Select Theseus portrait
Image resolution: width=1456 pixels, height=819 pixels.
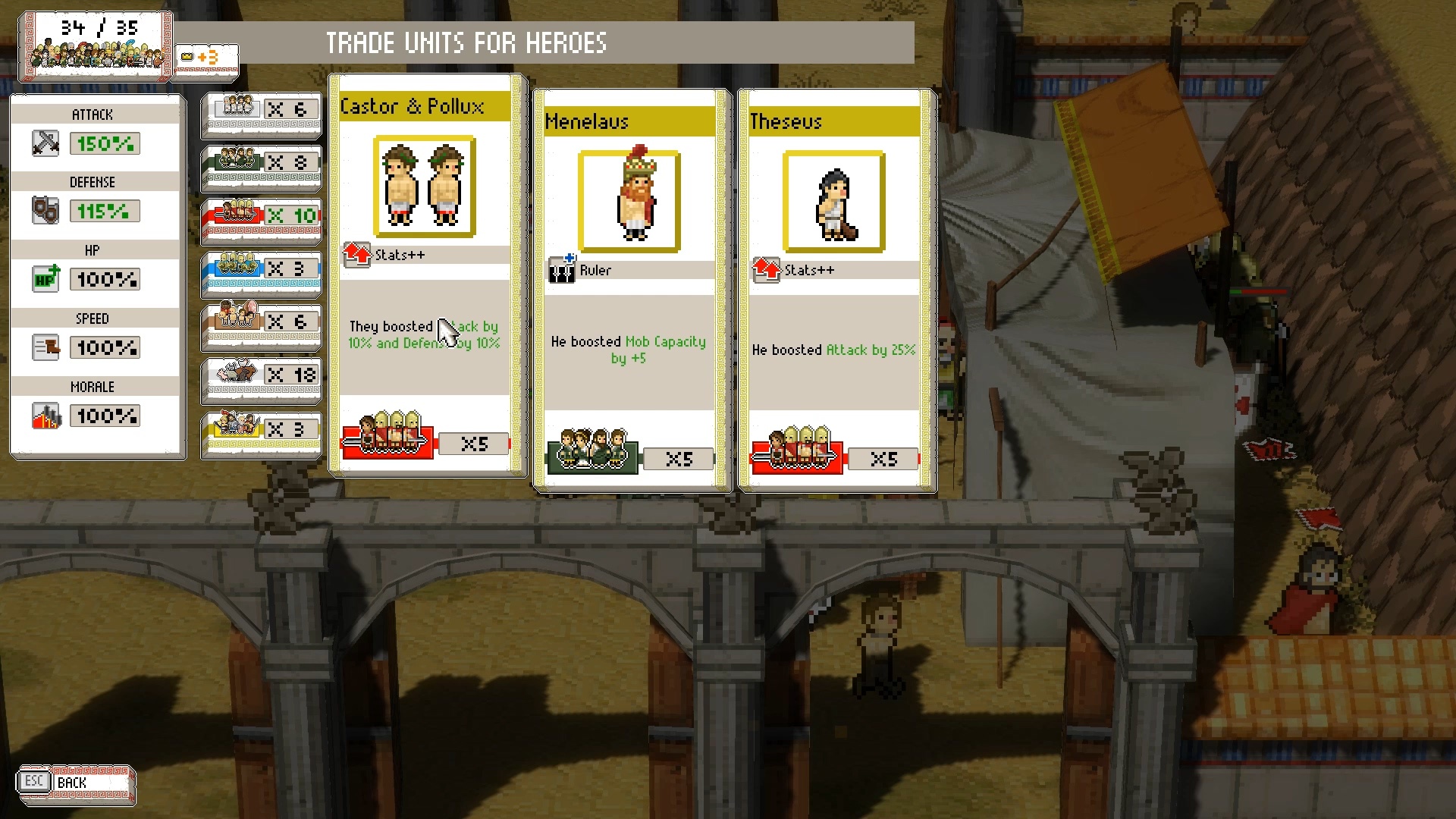(835, 201)
